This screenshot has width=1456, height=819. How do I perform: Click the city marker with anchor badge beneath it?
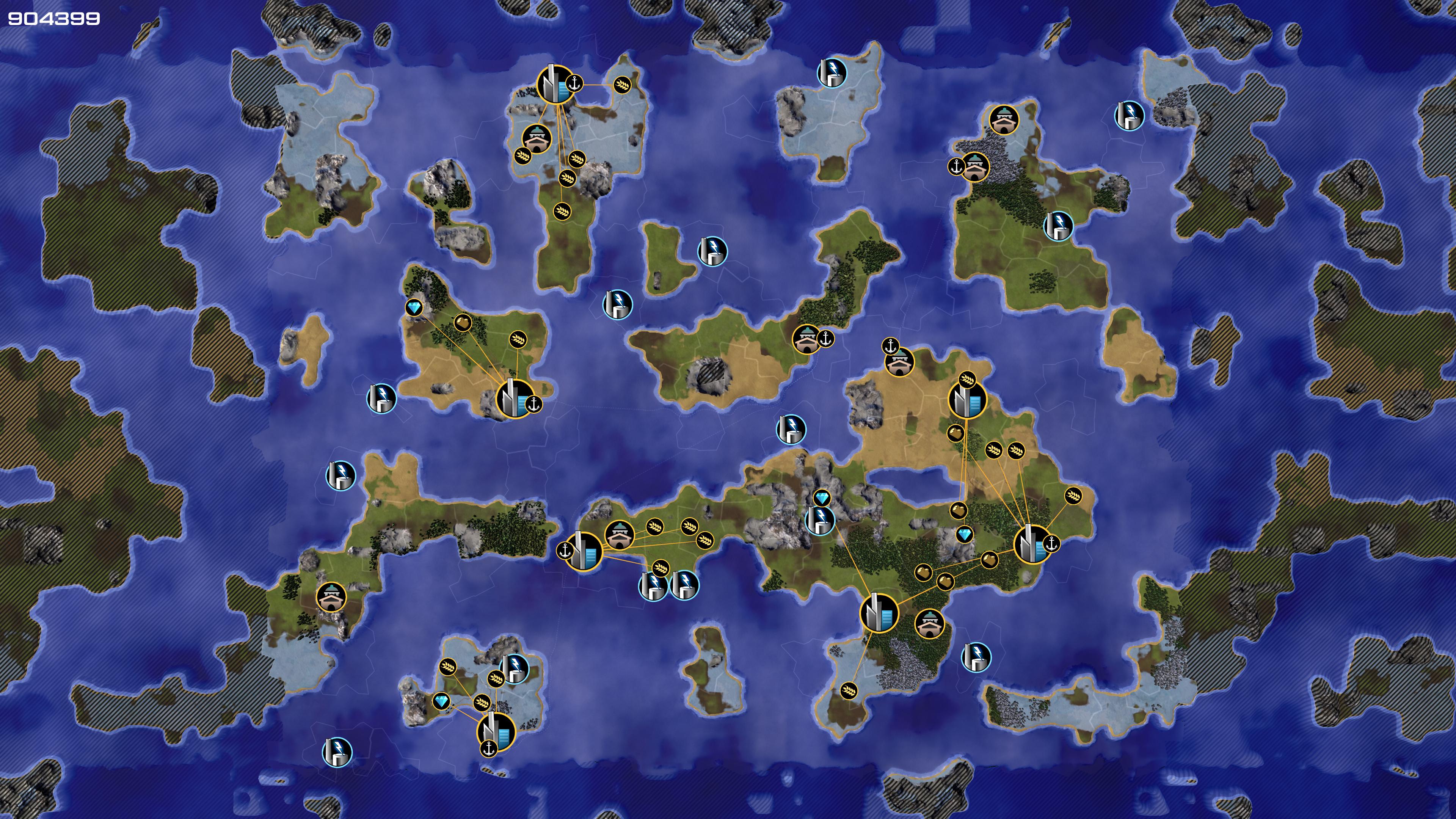click(496, 731)
